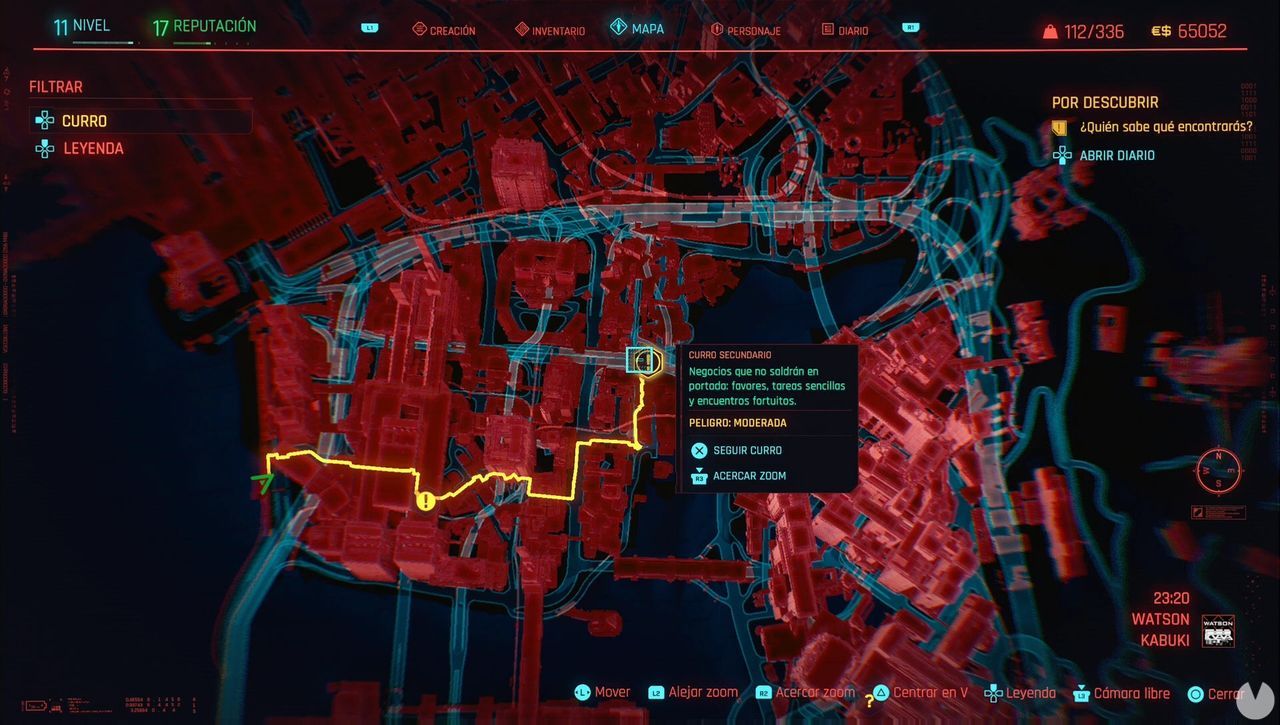Expand the FILTRAR panel header
The width and height of the screenshot is (1280, 725).
(55, 87)
